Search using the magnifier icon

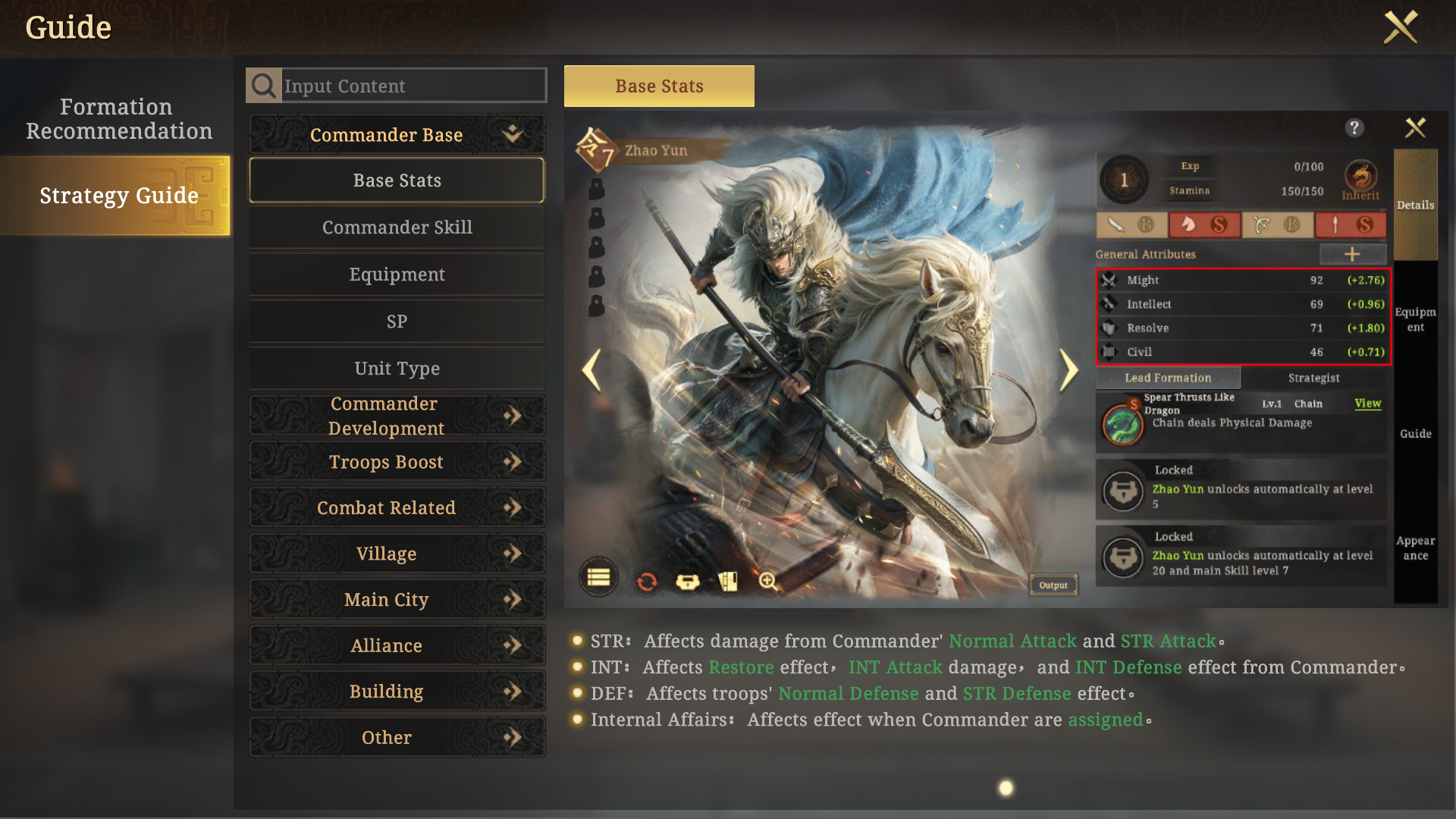[x=264, y=86]
